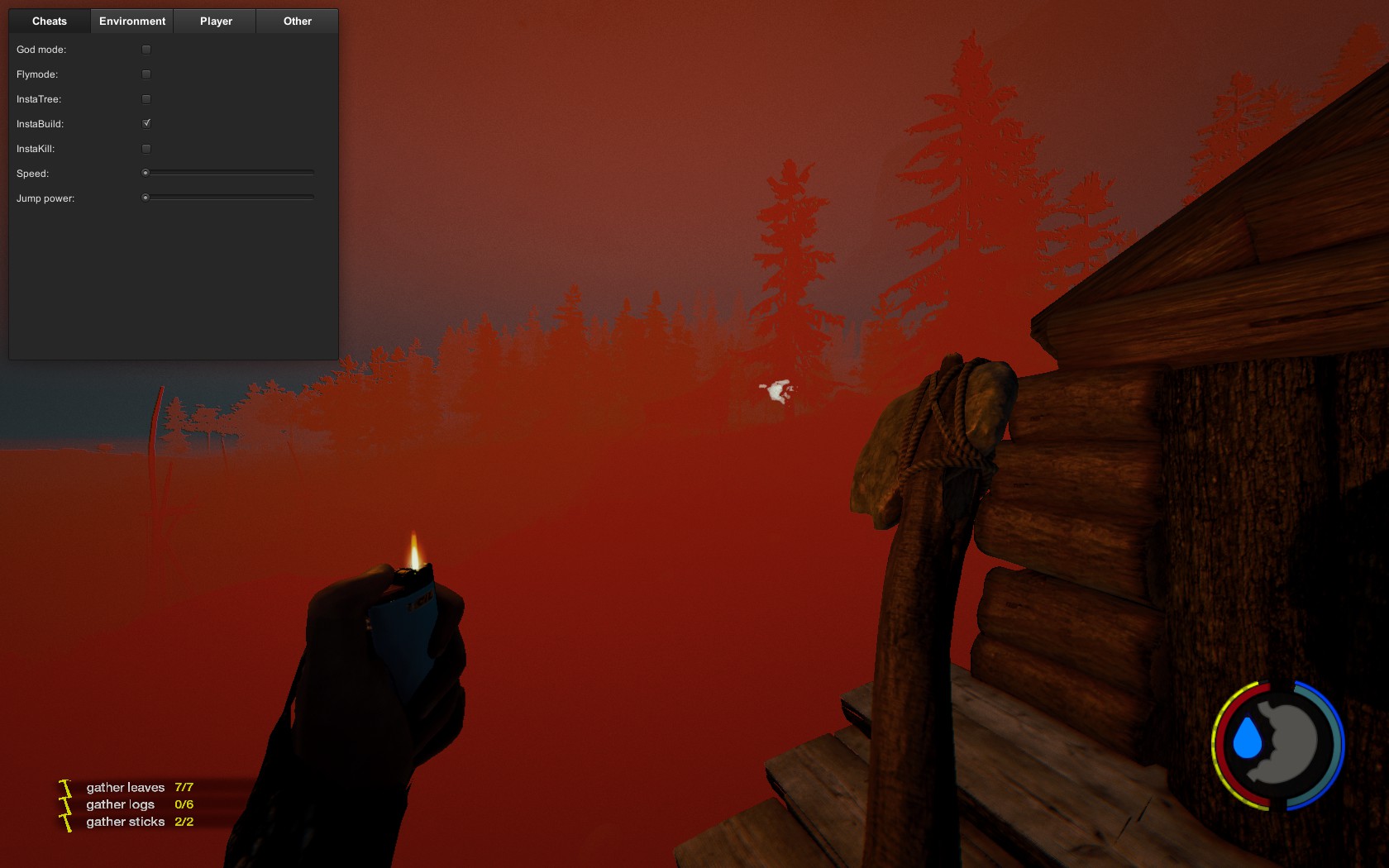Open the Environment tab
The height and width of the screenshot is (868, 1389).
132,21
